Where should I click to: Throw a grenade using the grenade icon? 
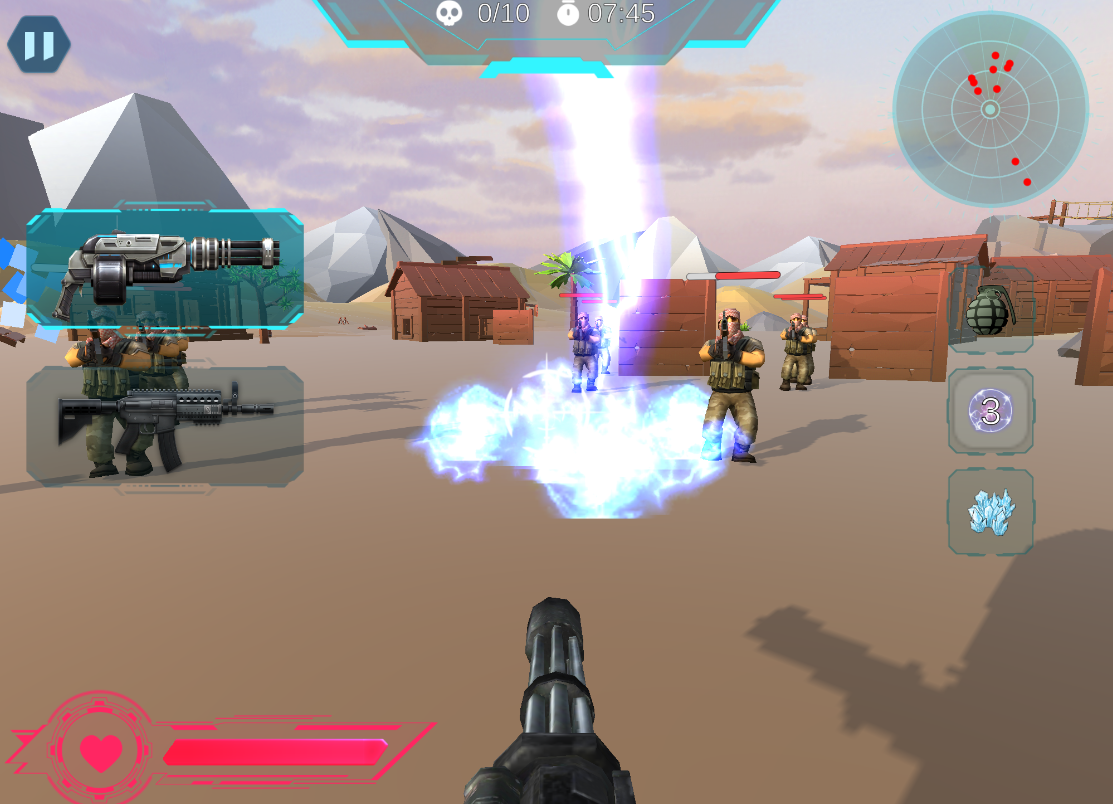click(x=990, y=310)
